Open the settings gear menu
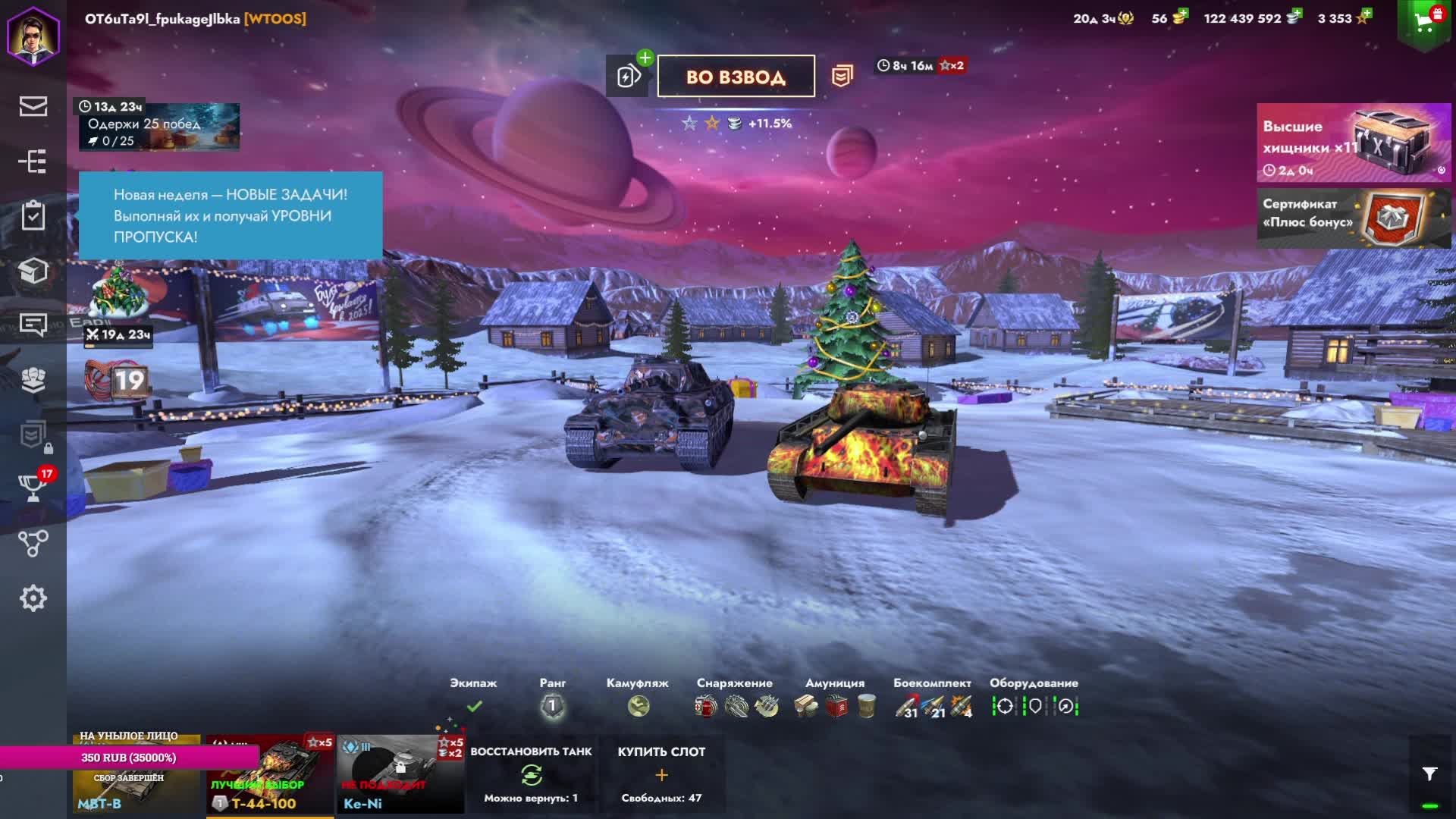 point(33,598)
